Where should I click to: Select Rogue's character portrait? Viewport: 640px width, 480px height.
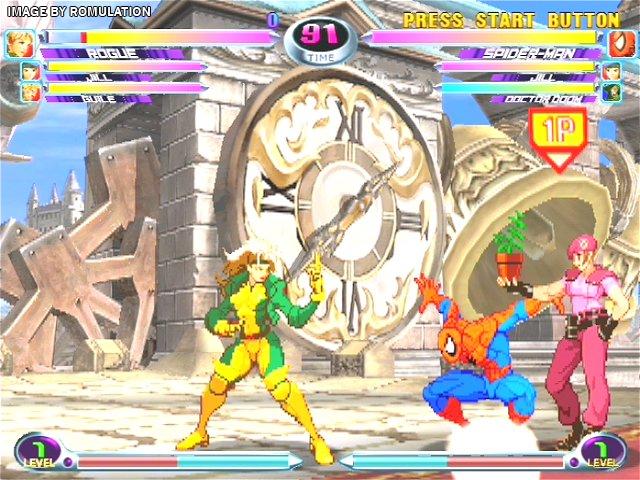point(20,43)
